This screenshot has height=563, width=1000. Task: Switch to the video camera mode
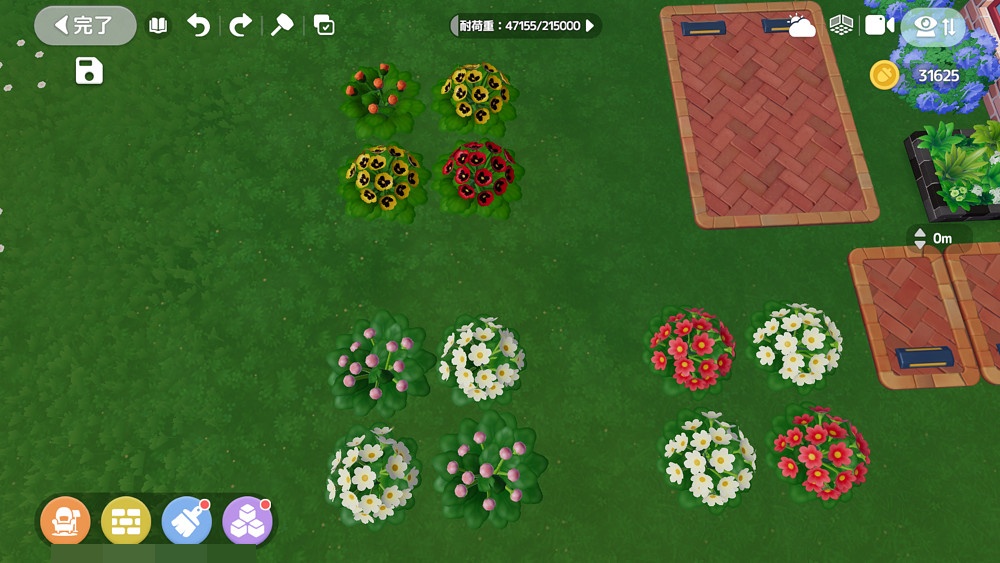coord(879,26)
